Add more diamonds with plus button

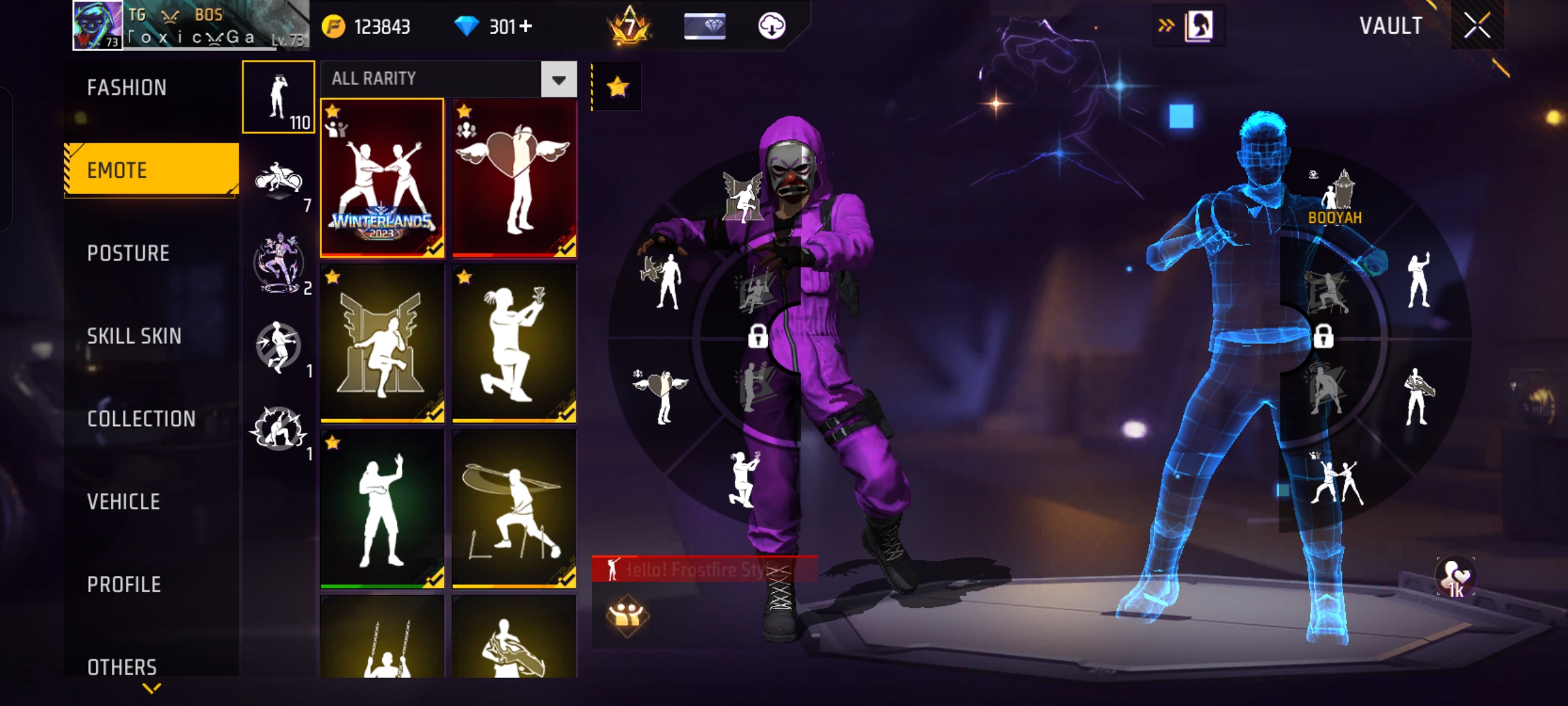(526, 26)
